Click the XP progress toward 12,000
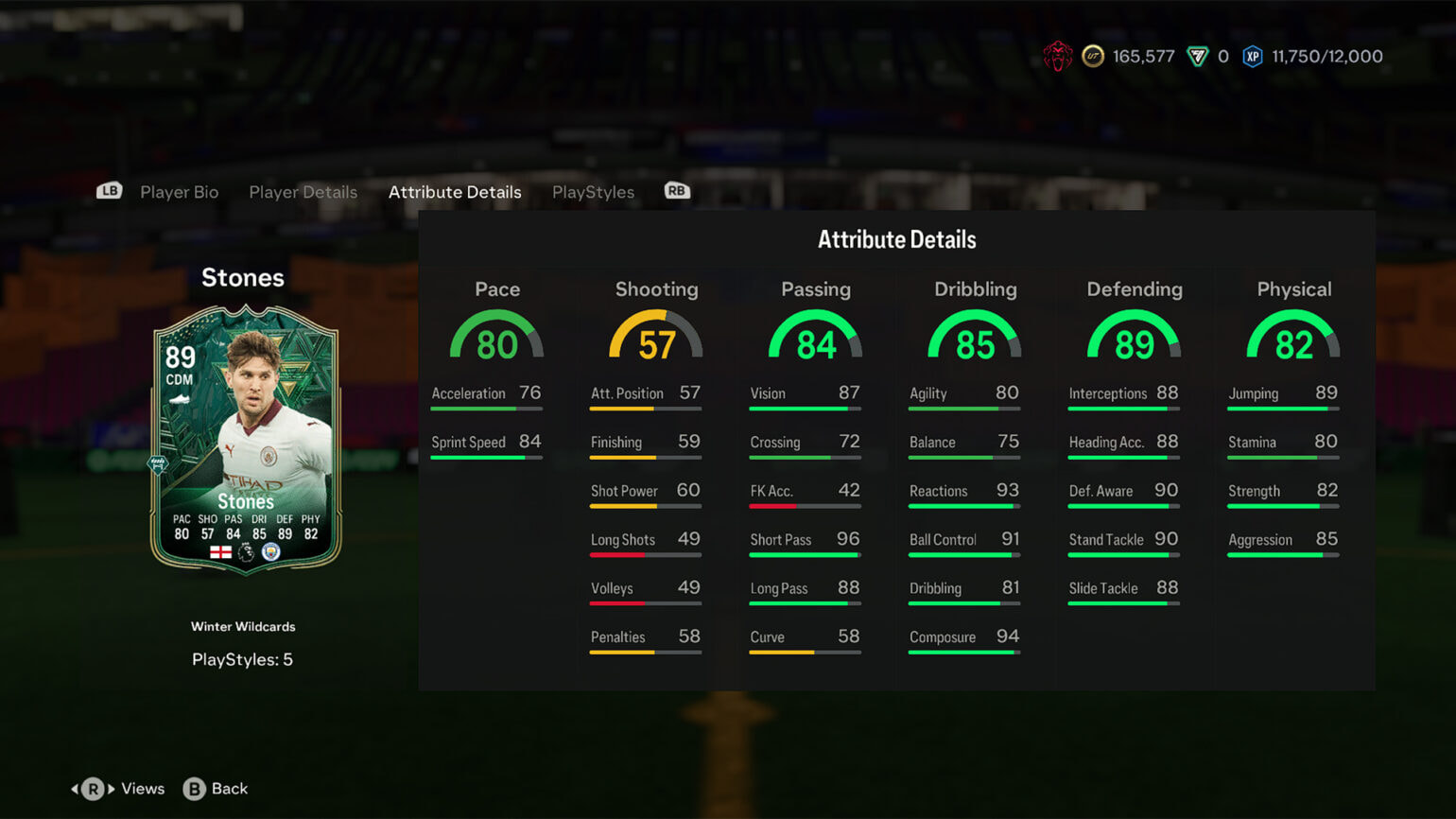 pyautogui.click(x=1326, y=56)
